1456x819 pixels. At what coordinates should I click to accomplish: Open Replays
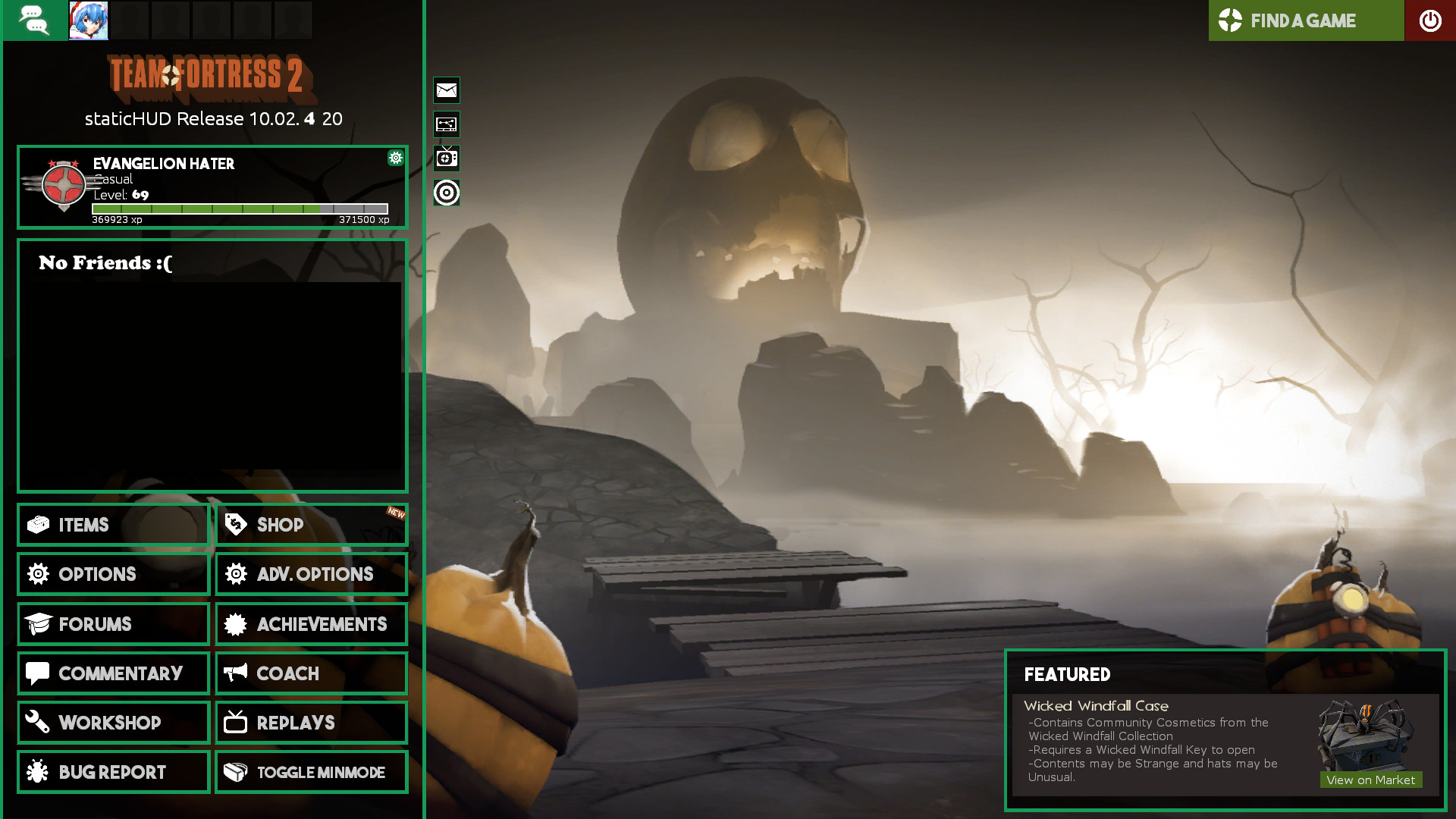(311, 723)
